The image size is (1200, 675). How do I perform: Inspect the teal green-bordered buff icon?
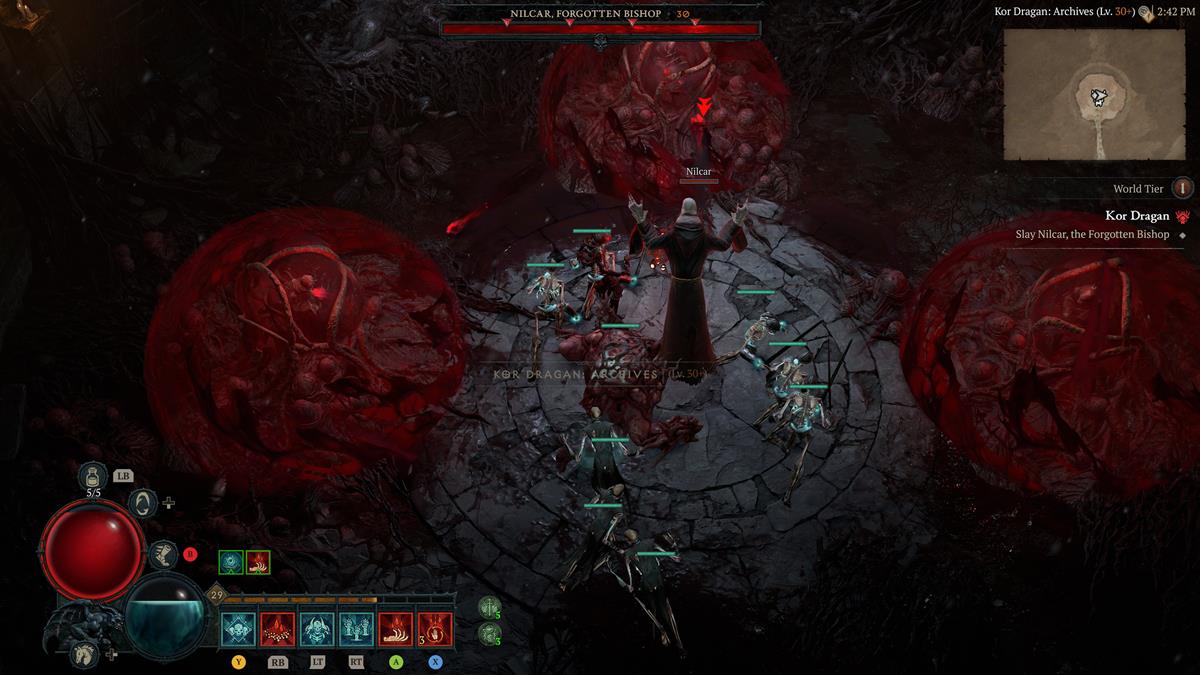coord(231,562)
